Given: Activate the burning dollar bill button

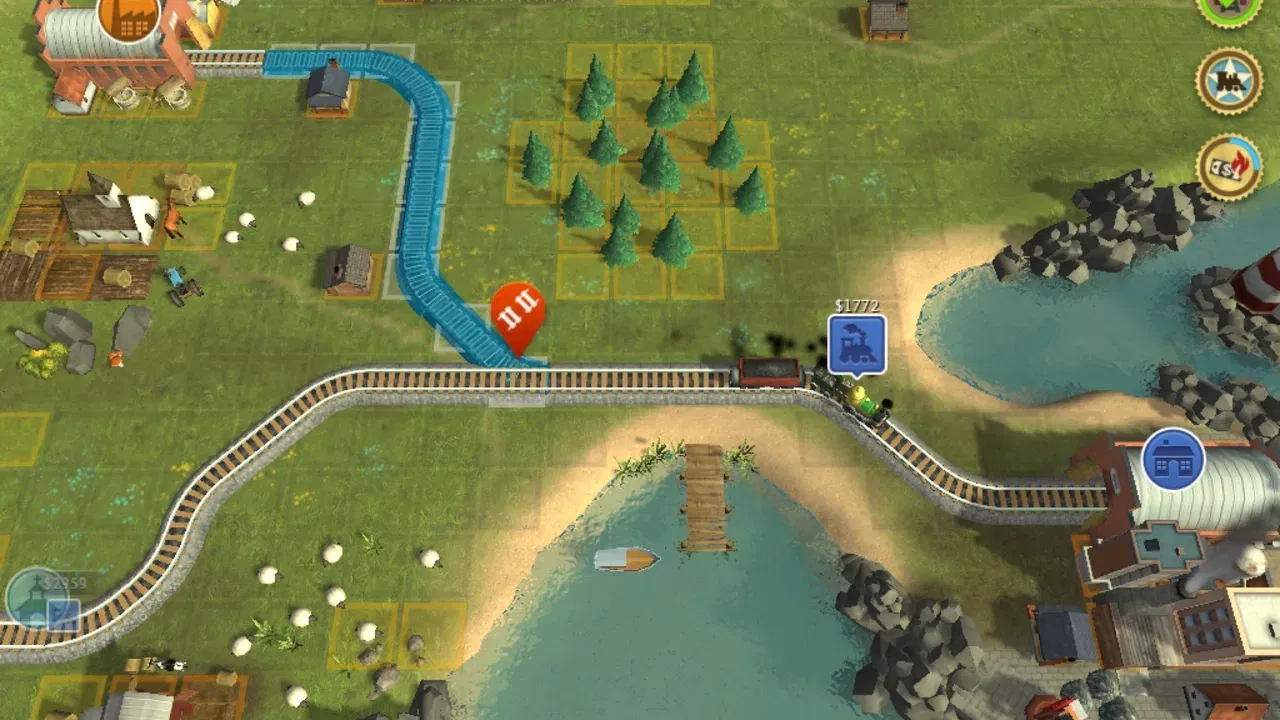Looking at the screenshot, I should pos(1229,167).
